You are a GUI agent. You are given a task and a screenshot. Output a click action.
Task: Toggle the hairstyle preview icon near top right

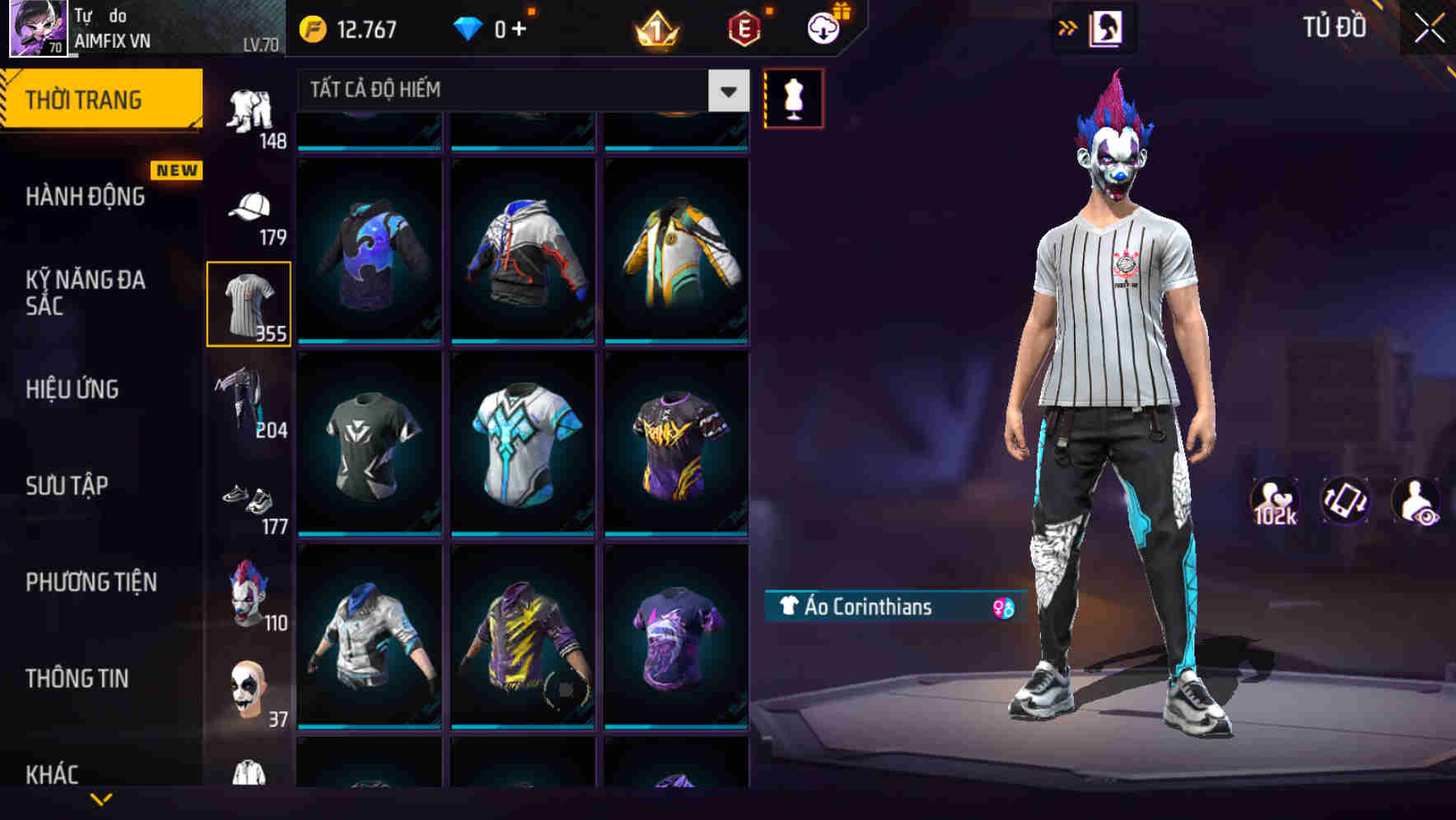click(x=1104, y=26)
